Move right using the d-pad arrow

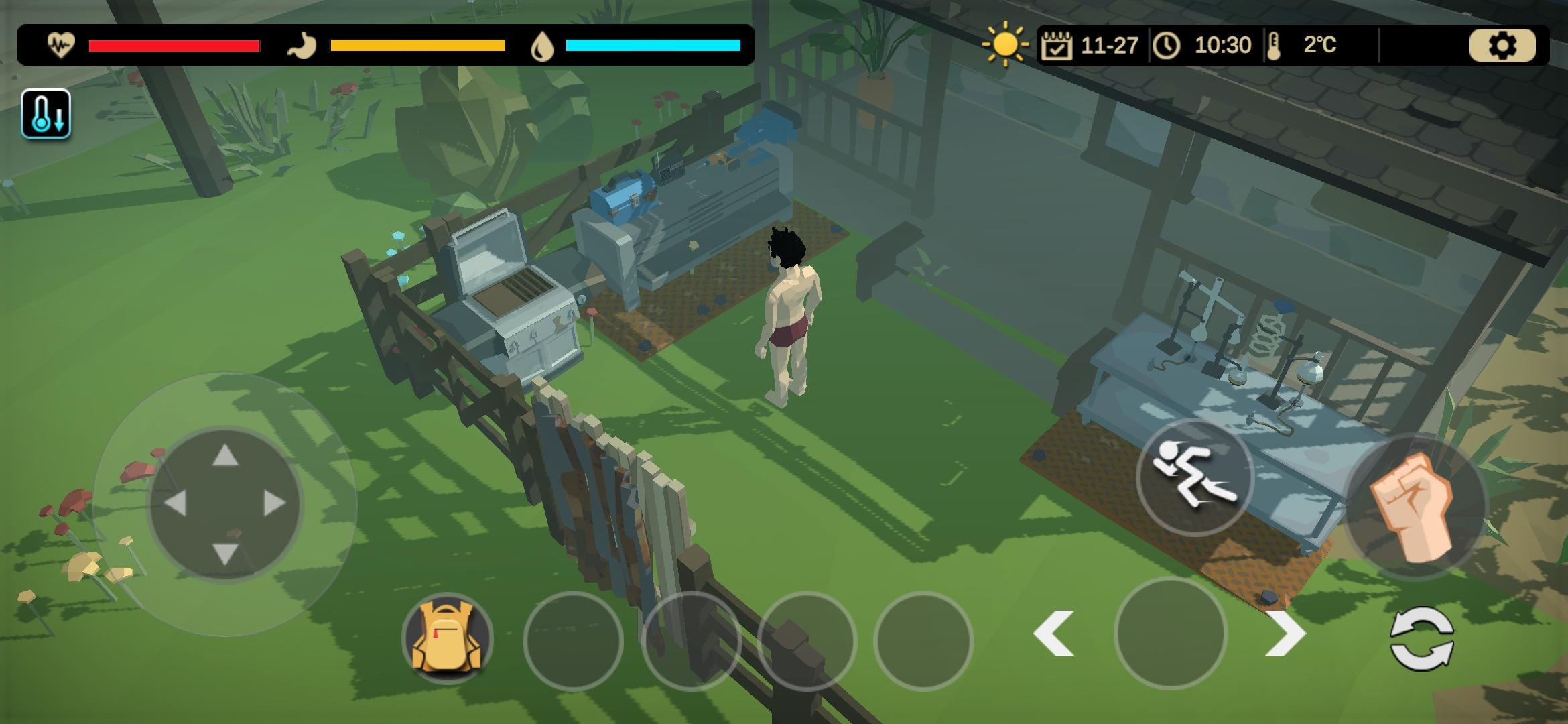[x=275, y=503]
